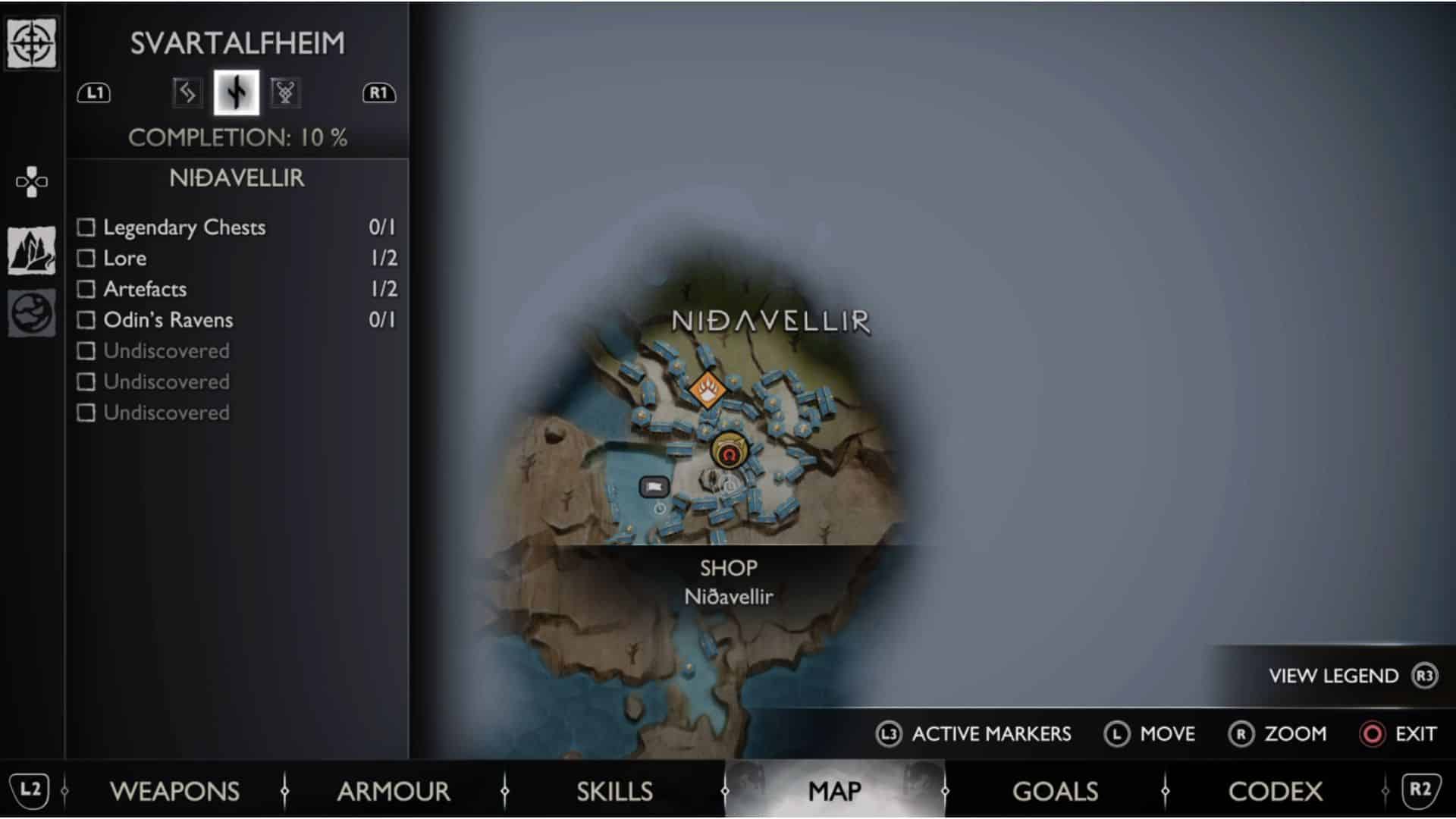
Task: Open the Armour tab
Action: click(394, 791)
